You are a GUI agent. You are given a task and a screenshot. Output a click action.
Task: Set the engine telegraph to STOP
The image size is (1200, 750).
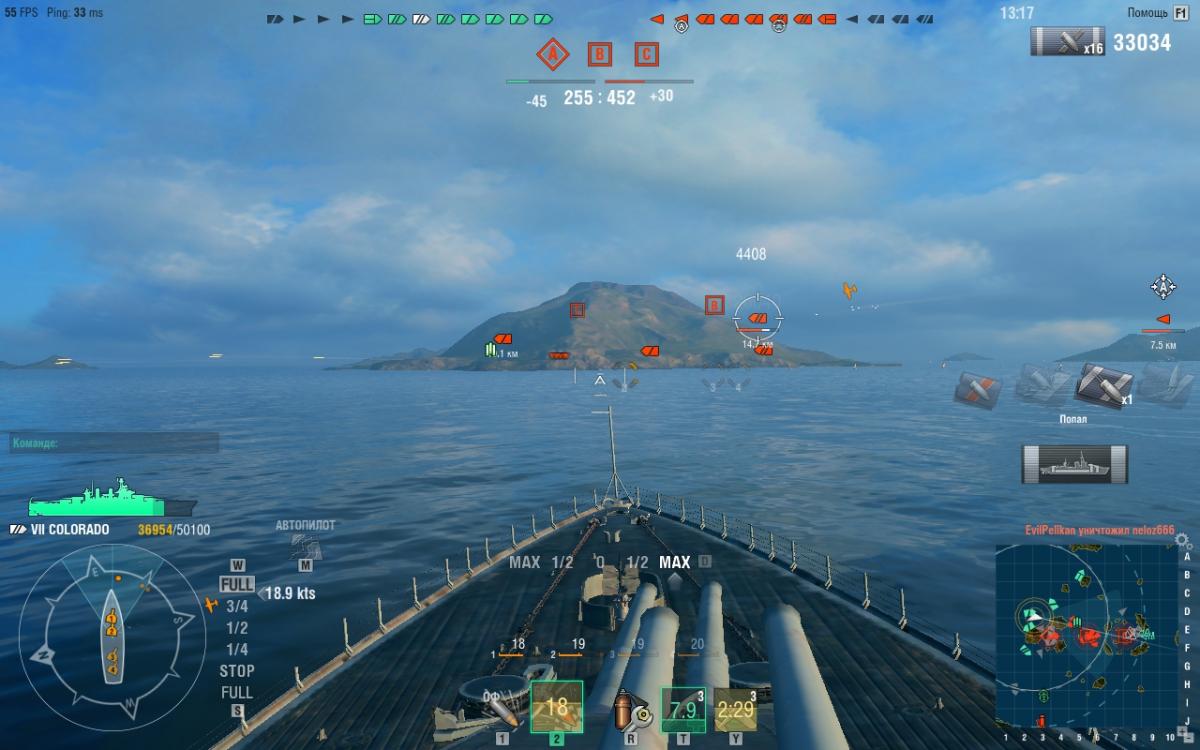[x=237, y=671]
